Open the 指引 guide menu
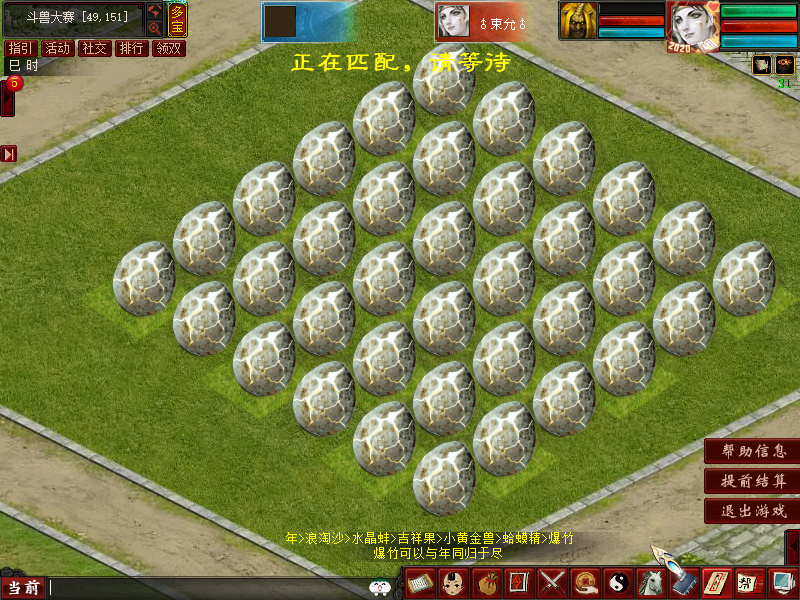This screenshot has height=600, width=800. pos(19,48)
